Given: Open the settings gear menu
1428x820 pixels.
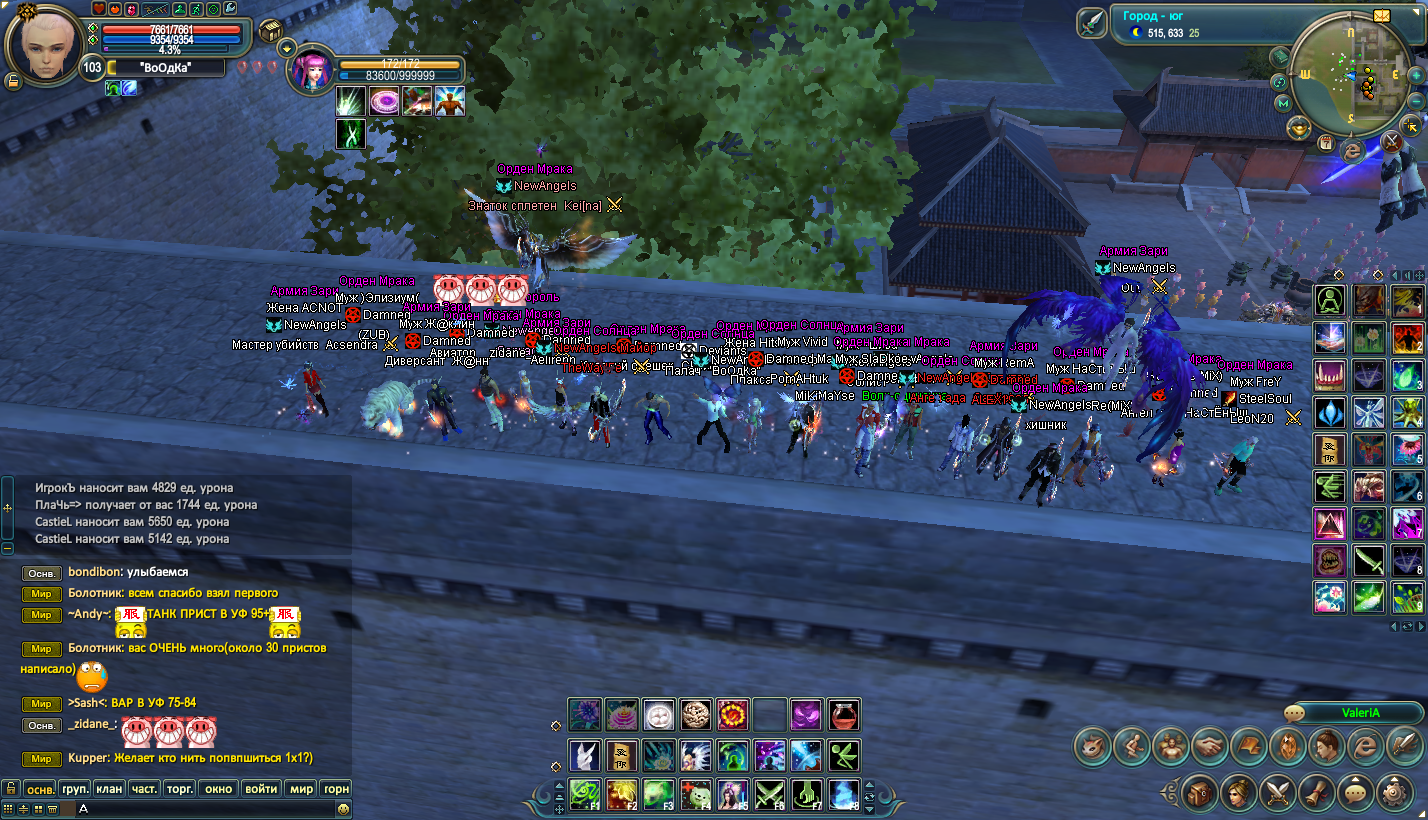Looking at the screenshot, I should pyautogui.click(x=1394, y=794).
